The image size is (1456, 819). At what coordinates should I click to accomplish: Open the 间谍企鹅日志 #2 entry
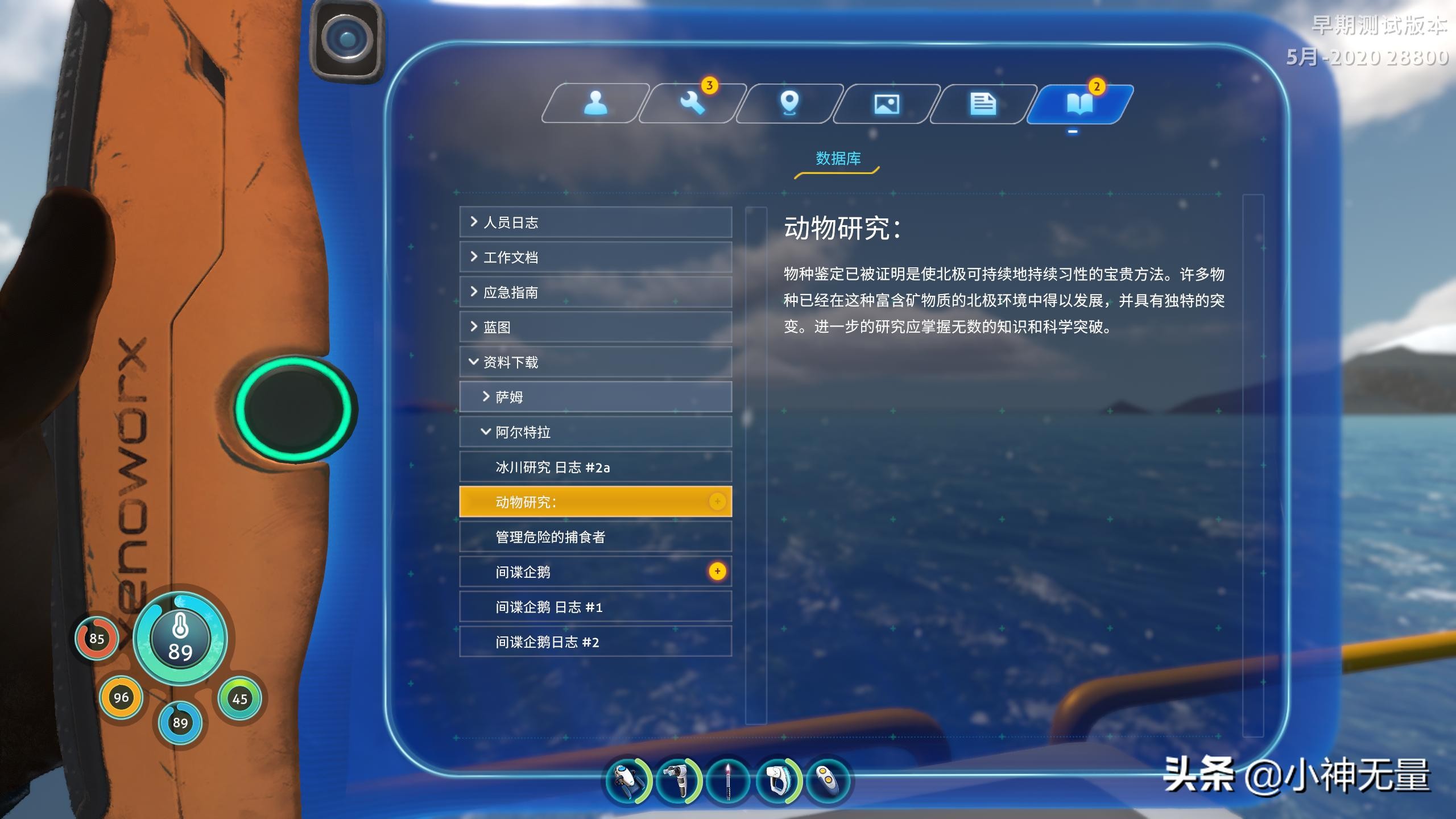point(595,642)
